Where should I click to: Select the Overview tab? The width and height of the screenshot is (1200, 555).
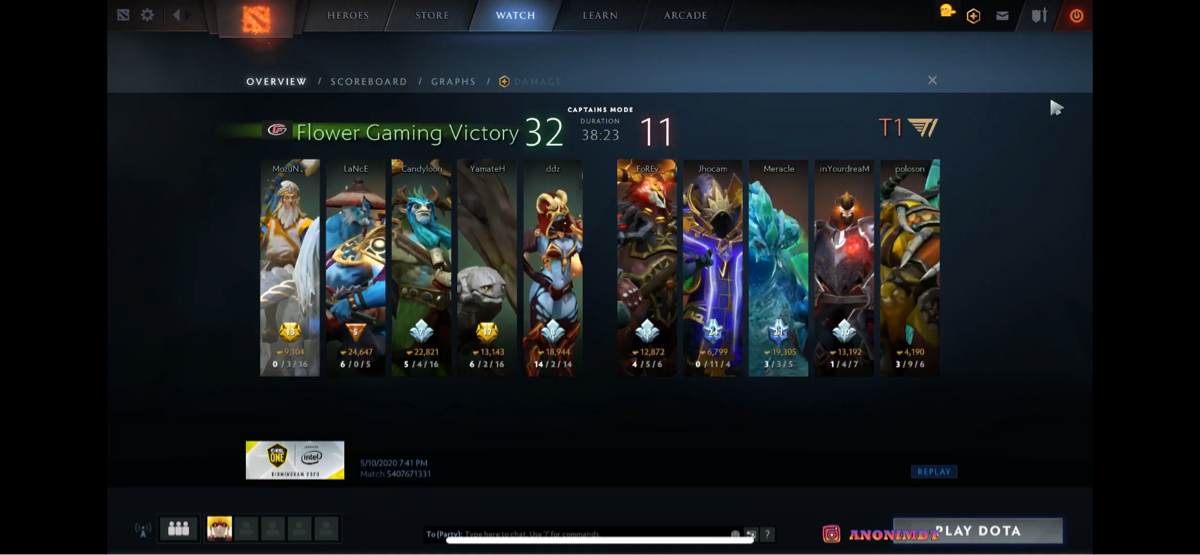click(276, 82)
